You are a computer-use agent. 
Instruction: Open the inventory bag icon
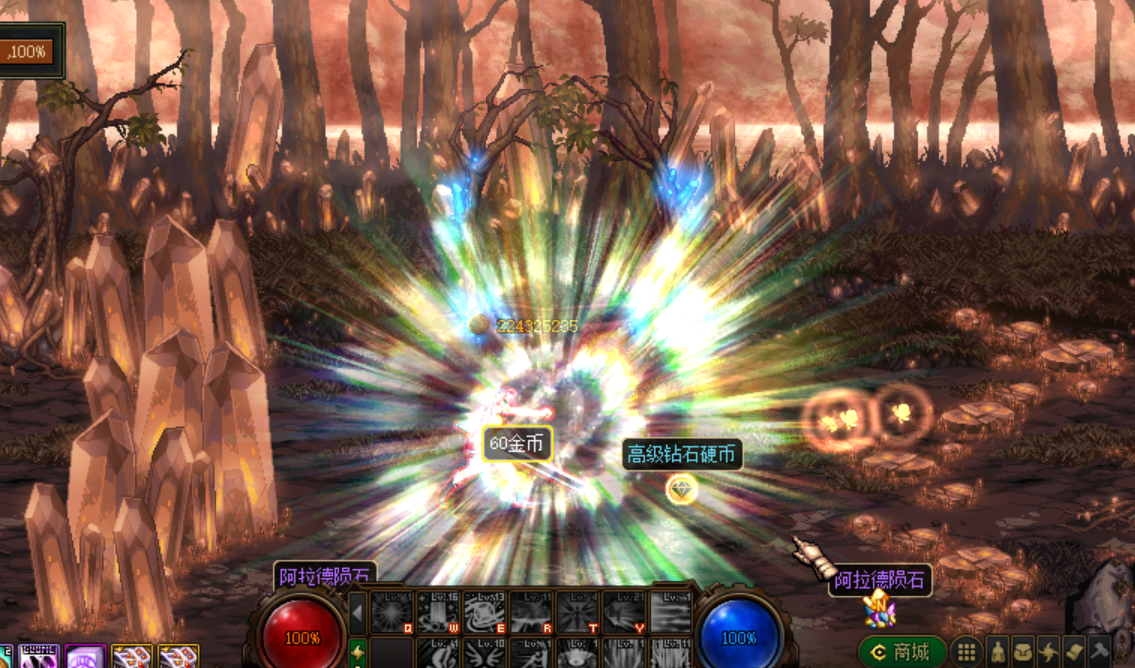tap(1023, 652)
